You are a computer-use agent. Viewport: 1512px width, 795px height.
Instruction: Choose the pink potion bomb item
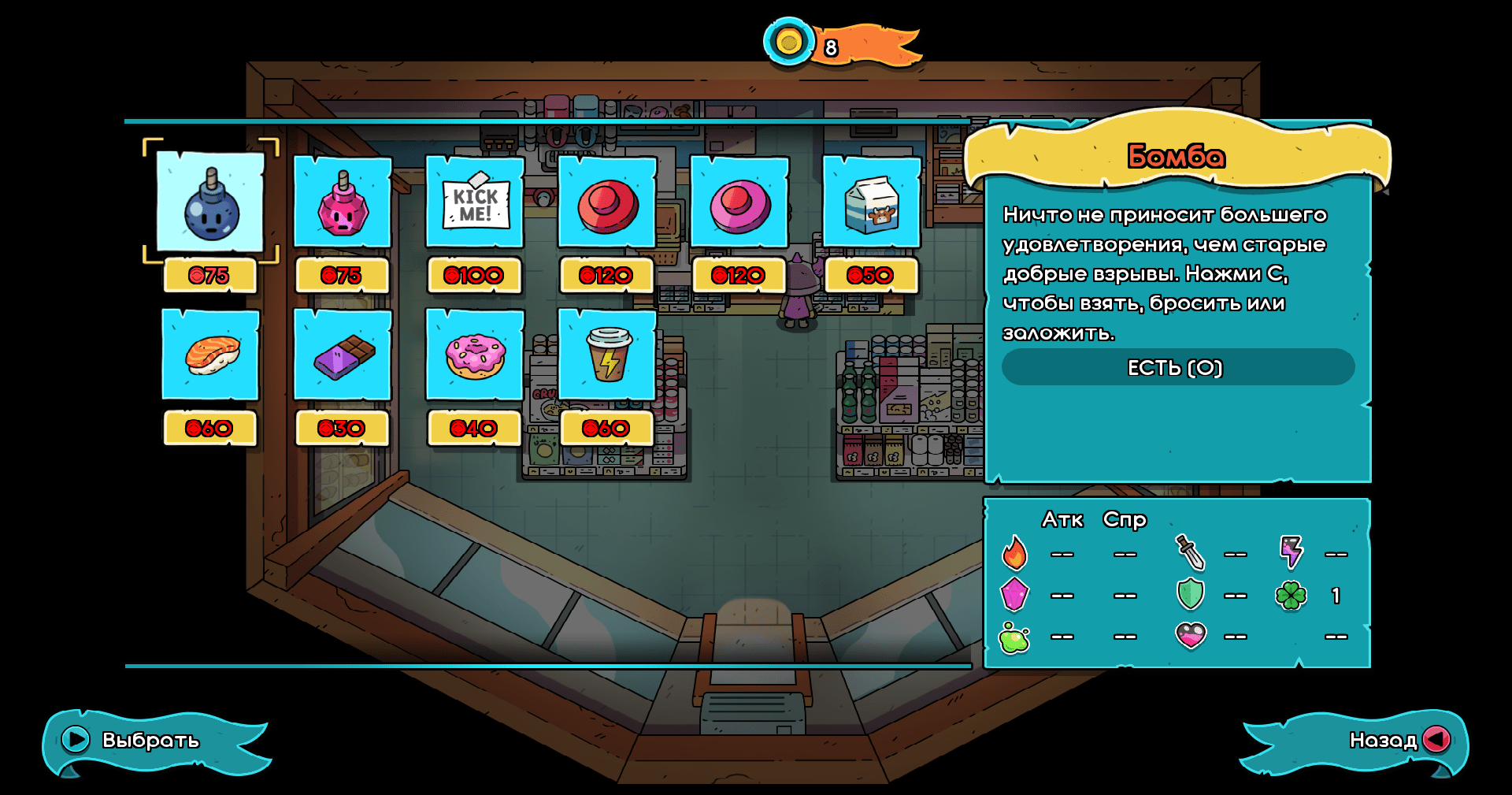[343, 203]
